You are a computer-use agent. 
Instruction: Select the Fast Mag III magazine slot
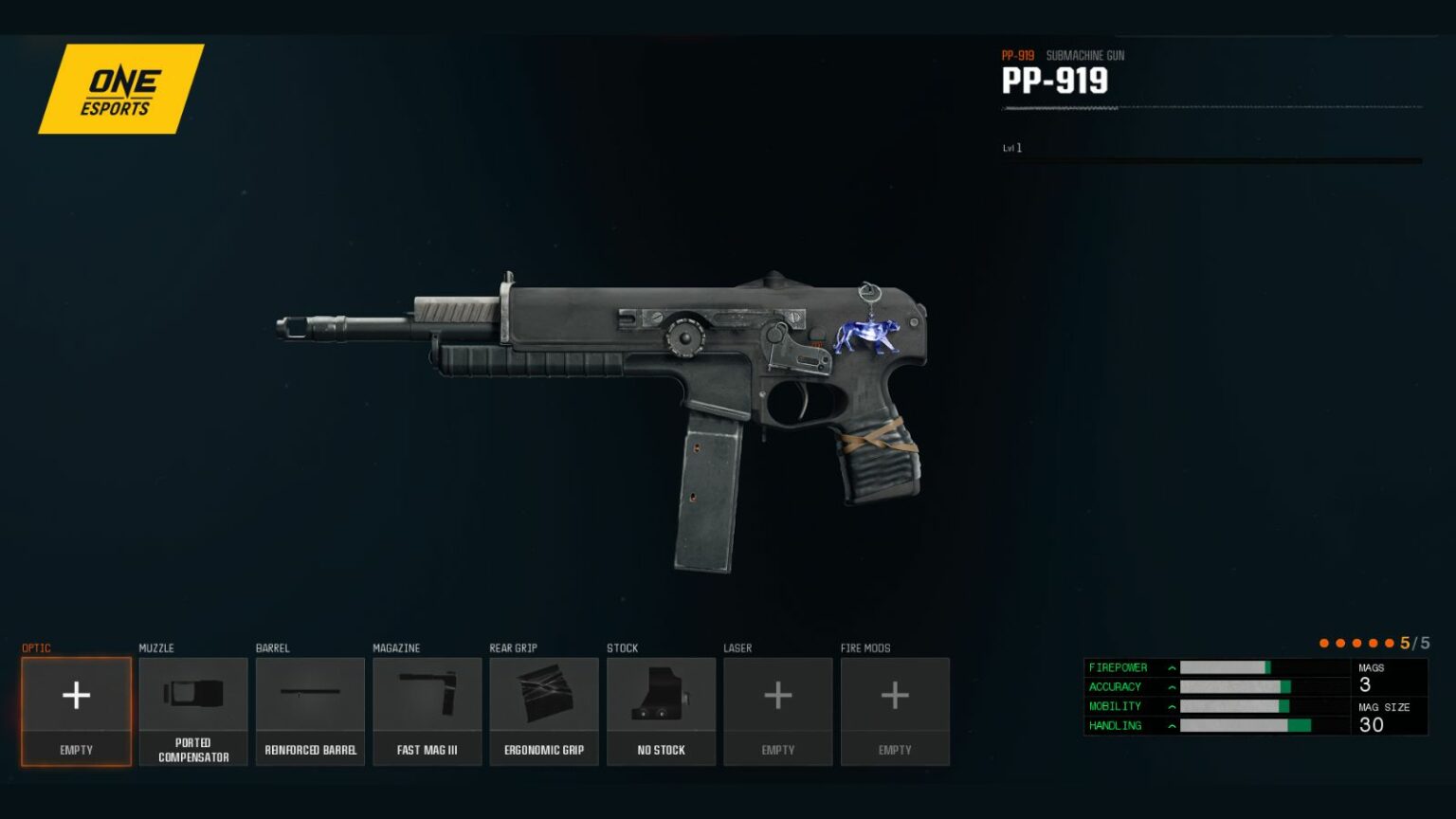point(427,711)
